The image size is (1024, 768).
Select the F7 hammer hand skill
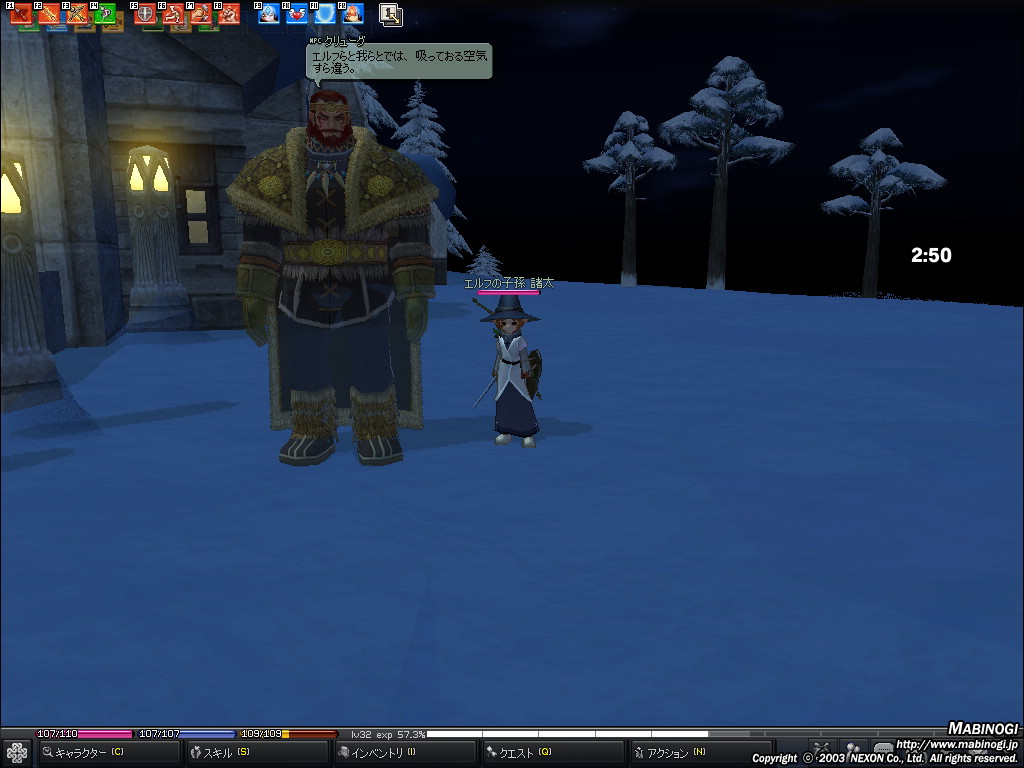point(201,15)
